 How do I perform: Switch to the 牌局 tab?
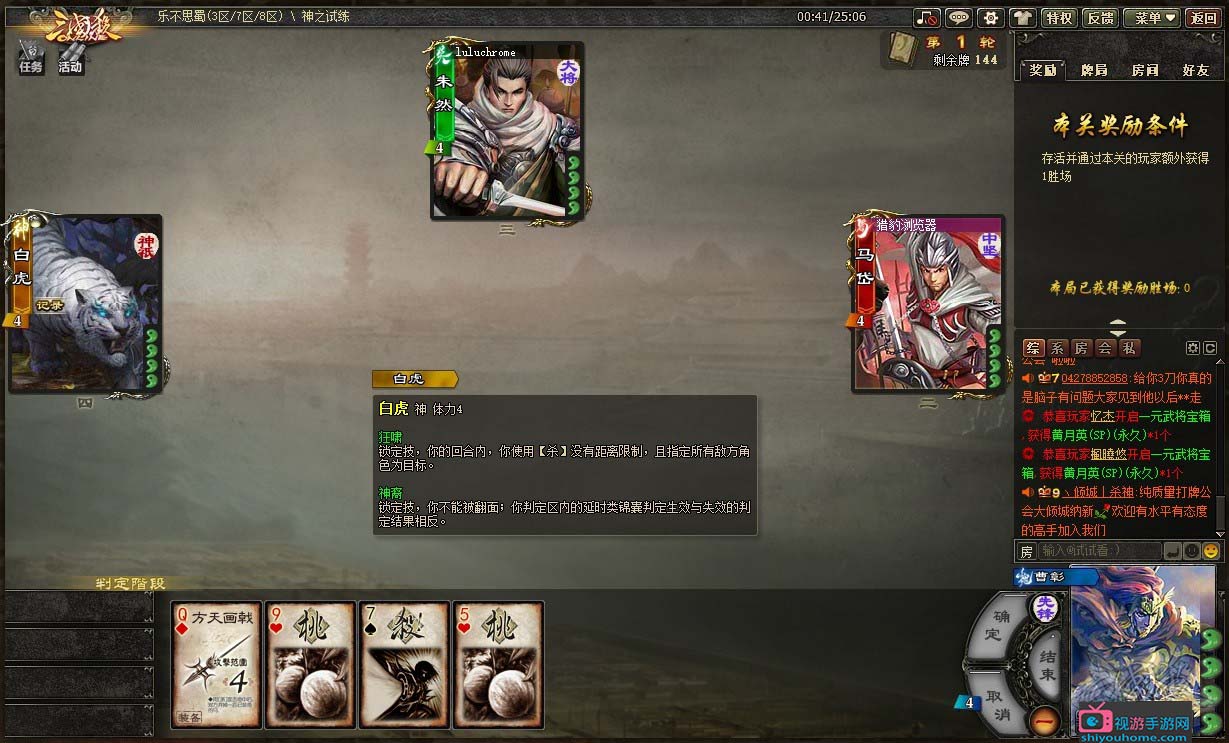[x=1094, y=70]
